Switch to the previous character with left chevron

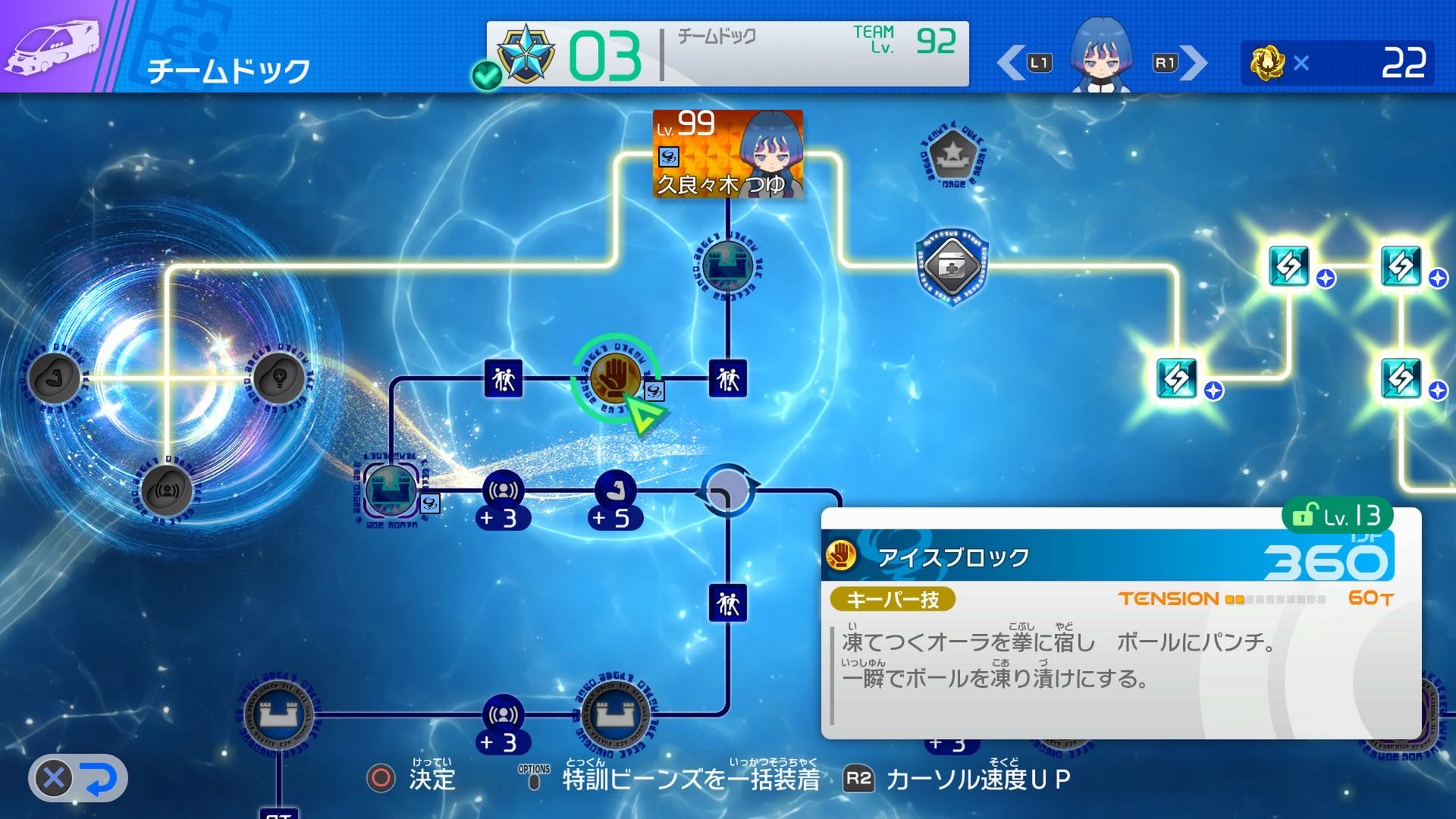click(1012, 63)
